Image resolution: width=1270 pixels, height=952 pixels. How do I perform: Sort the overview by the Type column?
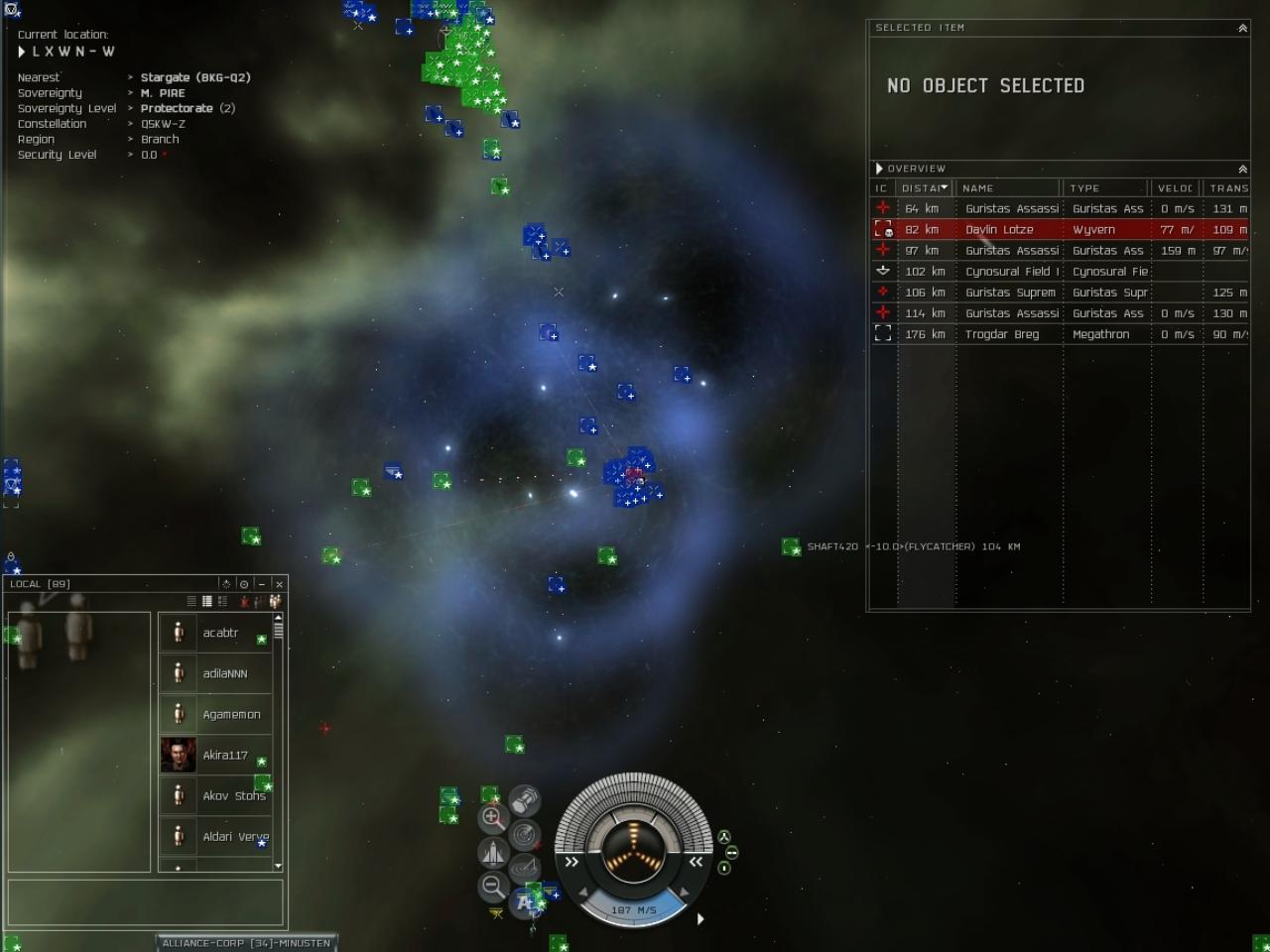coord(1105,187)
